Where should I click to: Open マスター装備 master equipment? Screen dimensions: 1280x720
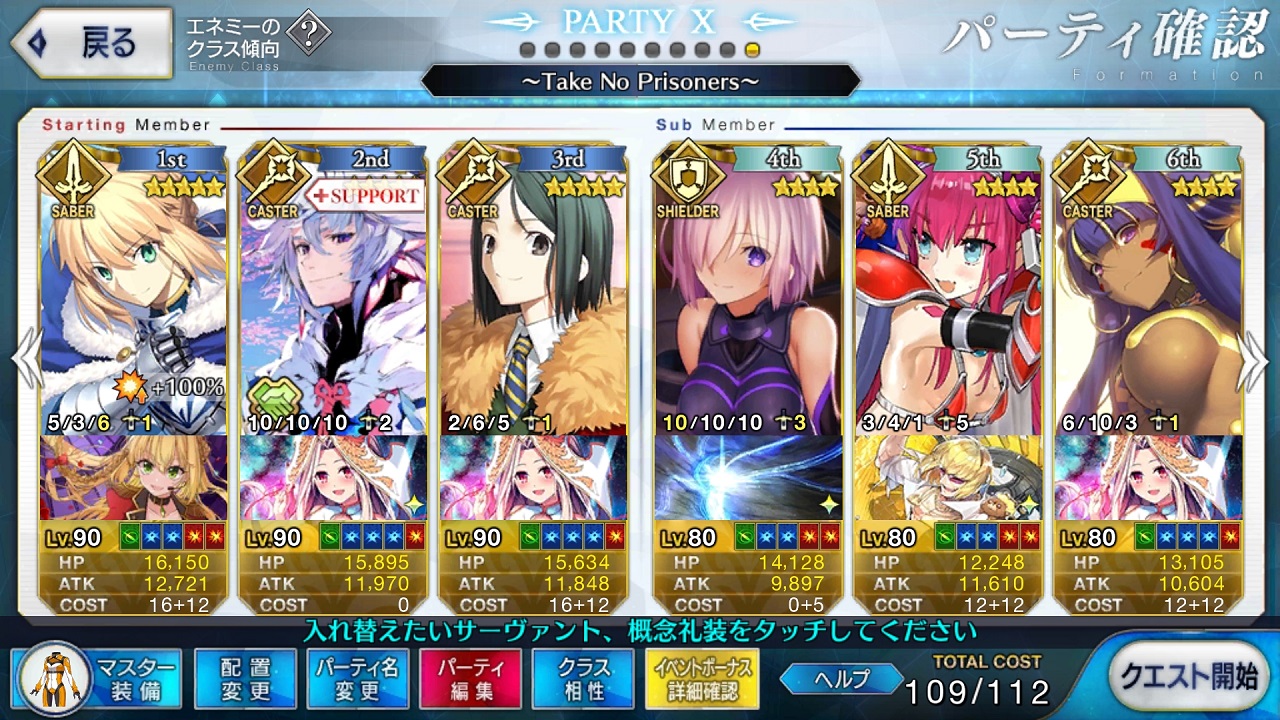(x=98, y=678)
